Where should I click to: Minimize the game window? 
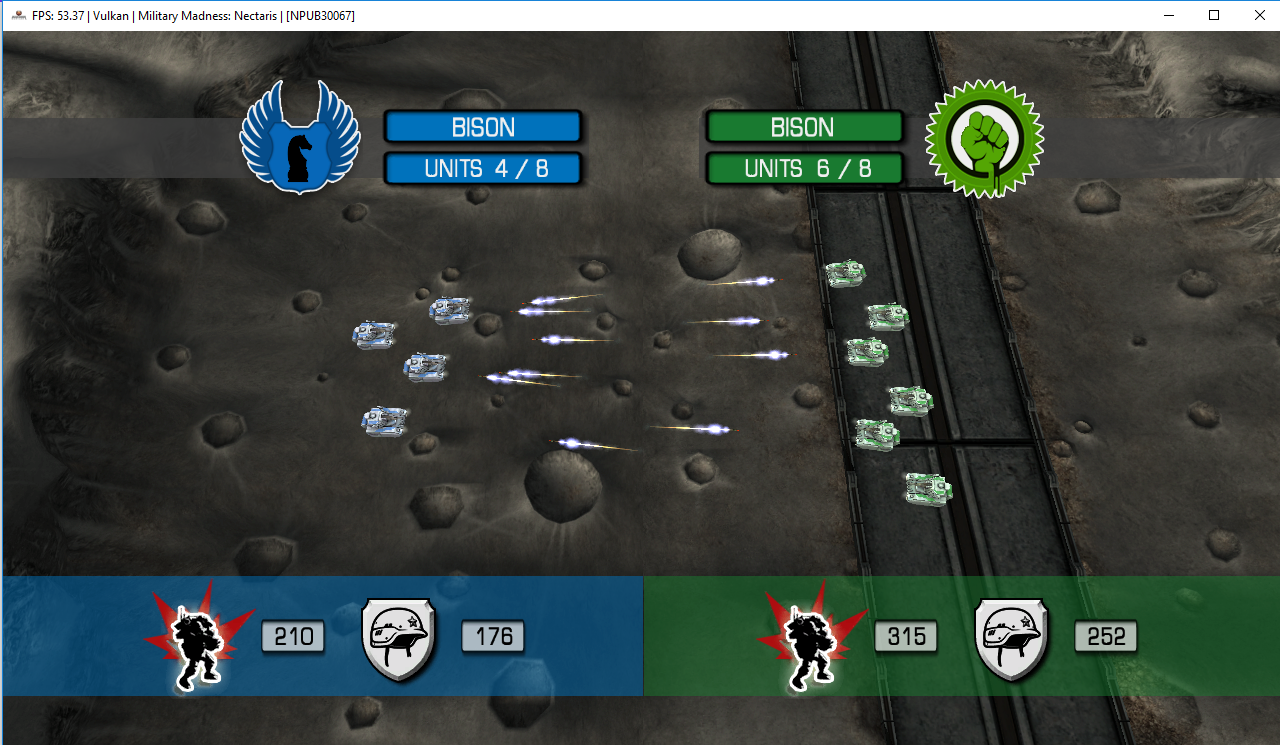pos(1167,15)
